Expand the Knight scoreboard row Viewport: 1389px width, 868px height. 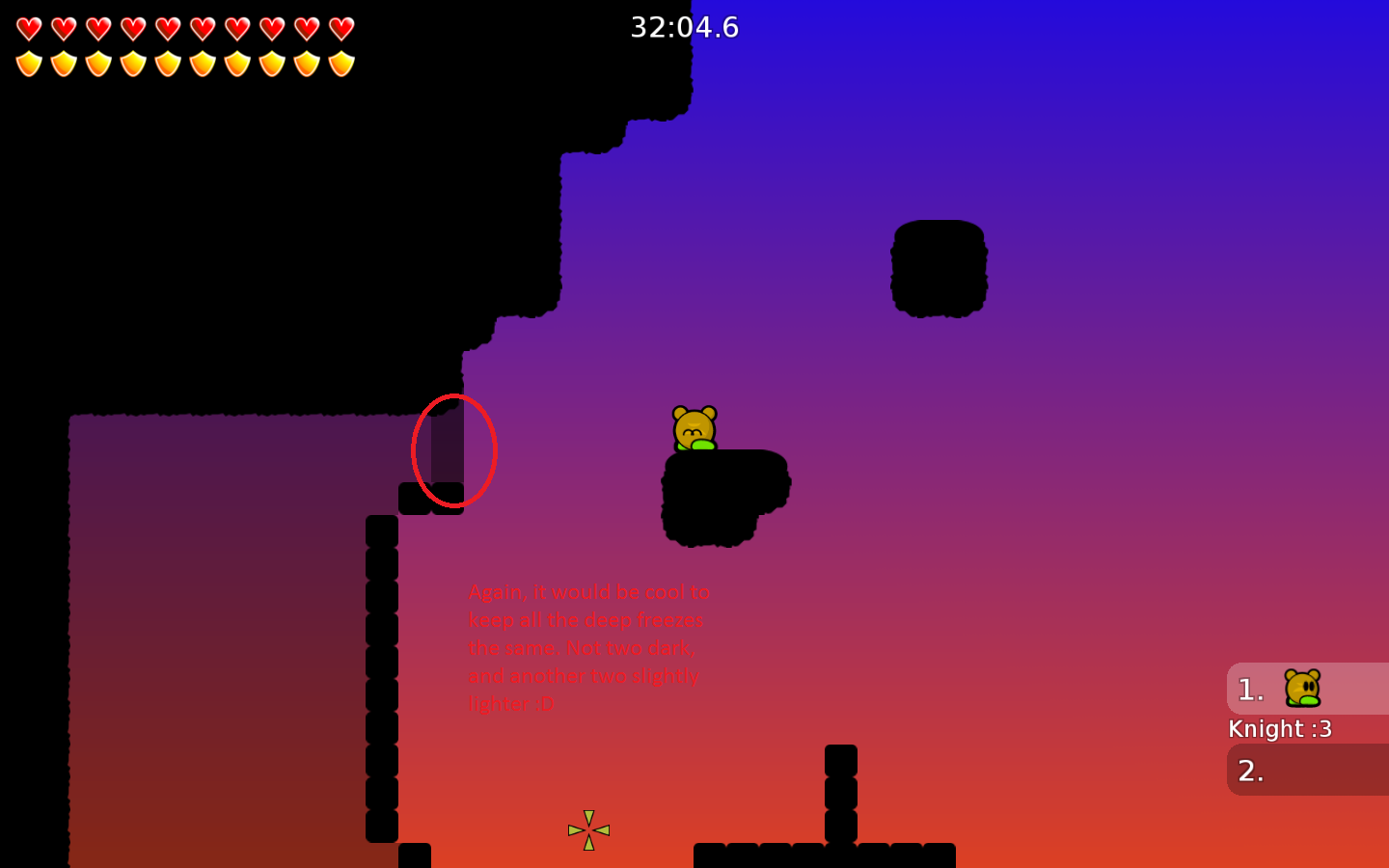[x=1281, y=729]
